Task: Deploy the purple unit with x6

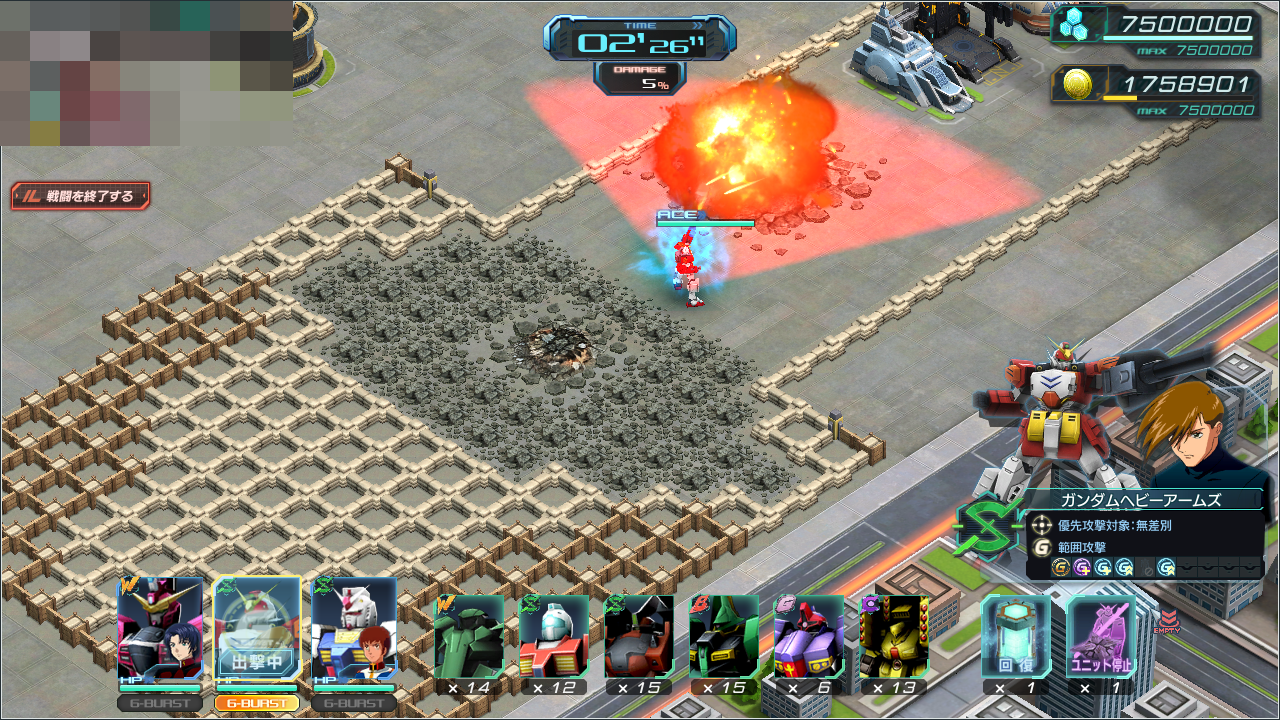Action: 809,637
